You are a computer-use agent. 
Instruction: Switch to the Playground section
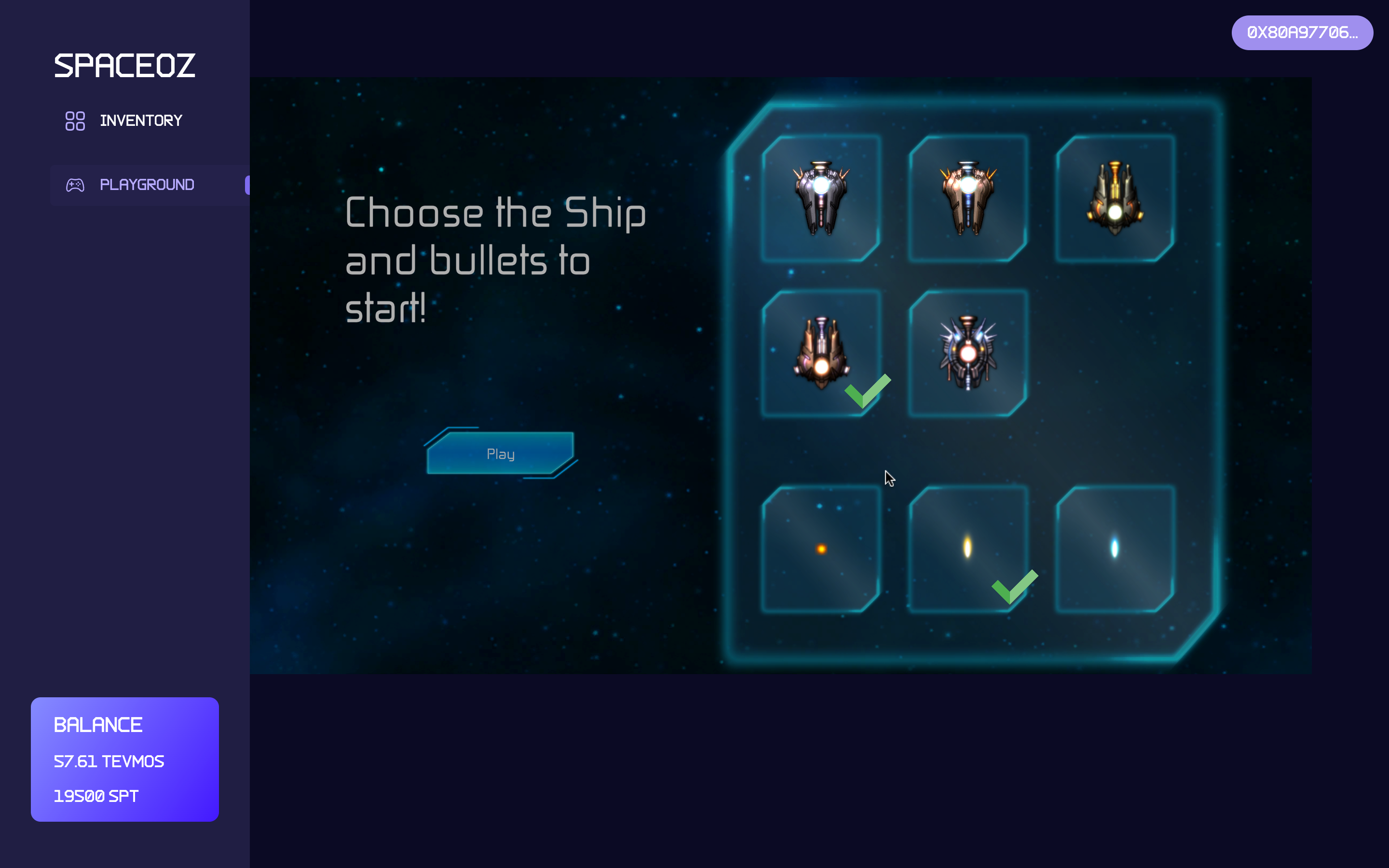click(x=146, y=185)
